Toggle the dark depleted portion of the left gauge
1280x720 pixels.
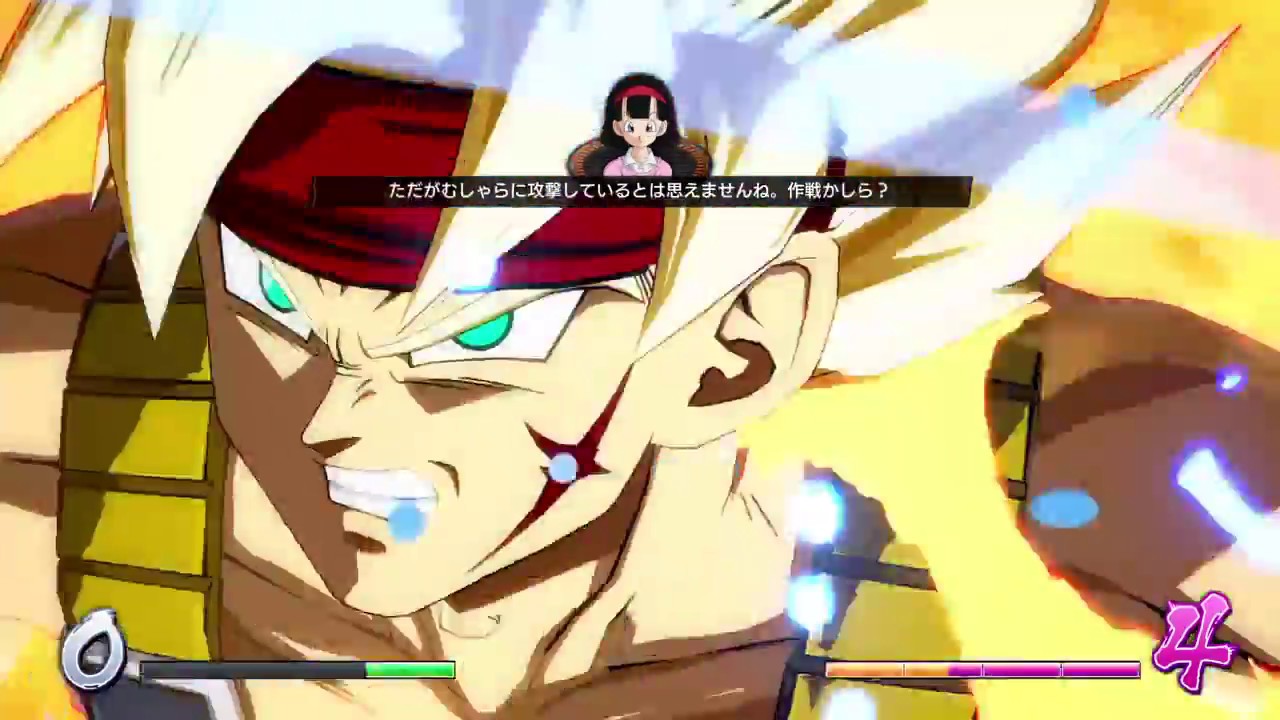point(250,671)
